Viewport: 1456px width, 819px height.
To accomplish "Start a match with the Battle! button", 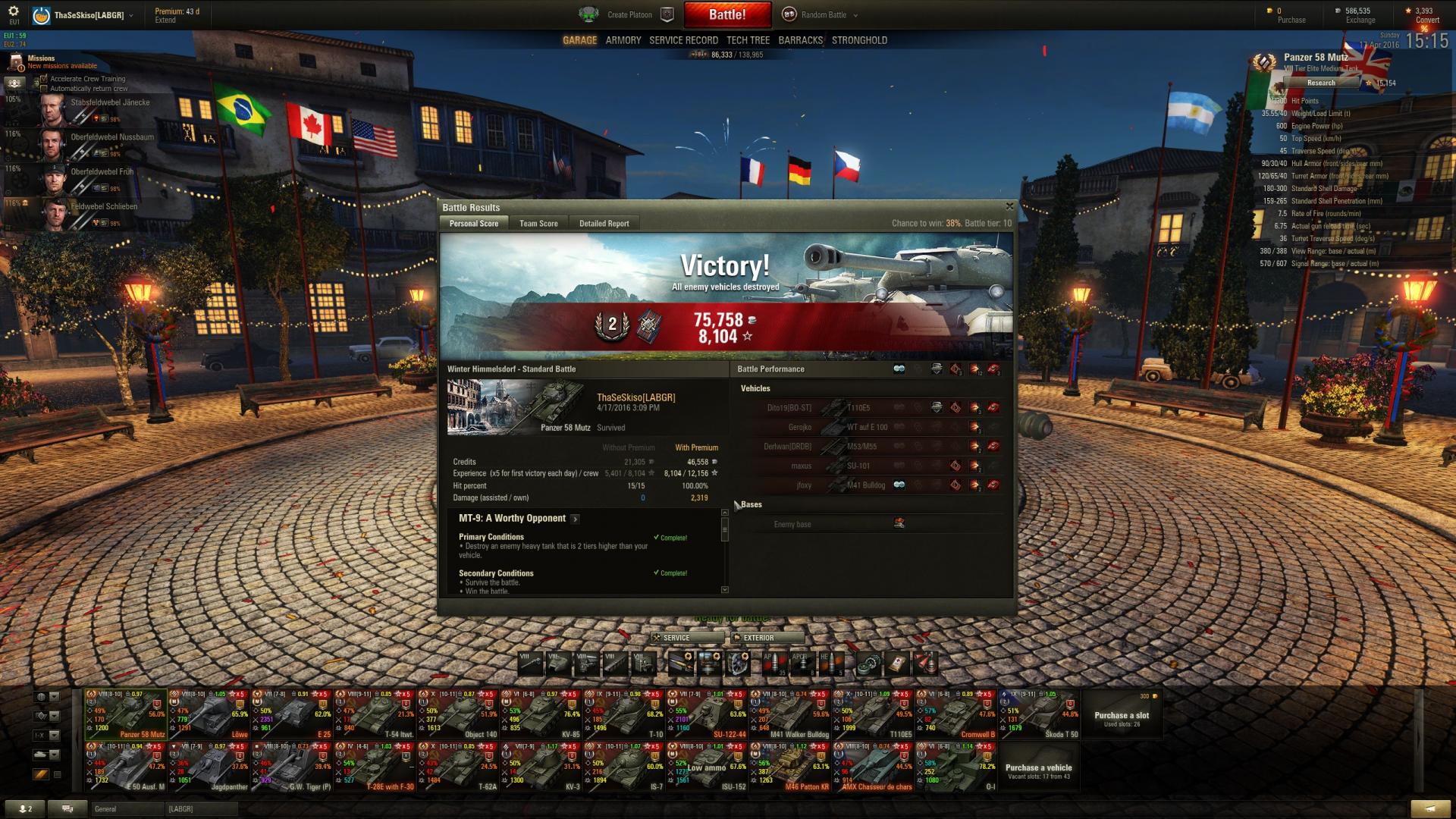I will click(727, 14).
